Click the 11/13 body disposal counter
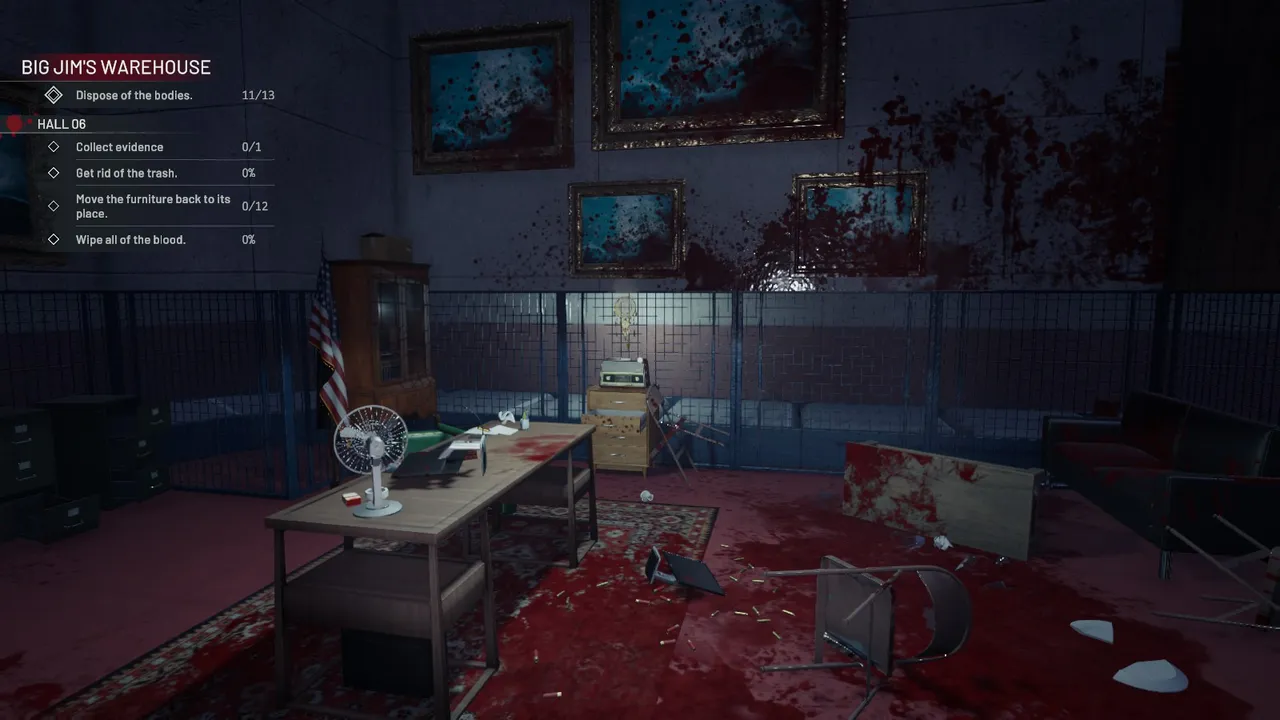Viewport: 1280px width, 720px height. (x=257, y=95)
